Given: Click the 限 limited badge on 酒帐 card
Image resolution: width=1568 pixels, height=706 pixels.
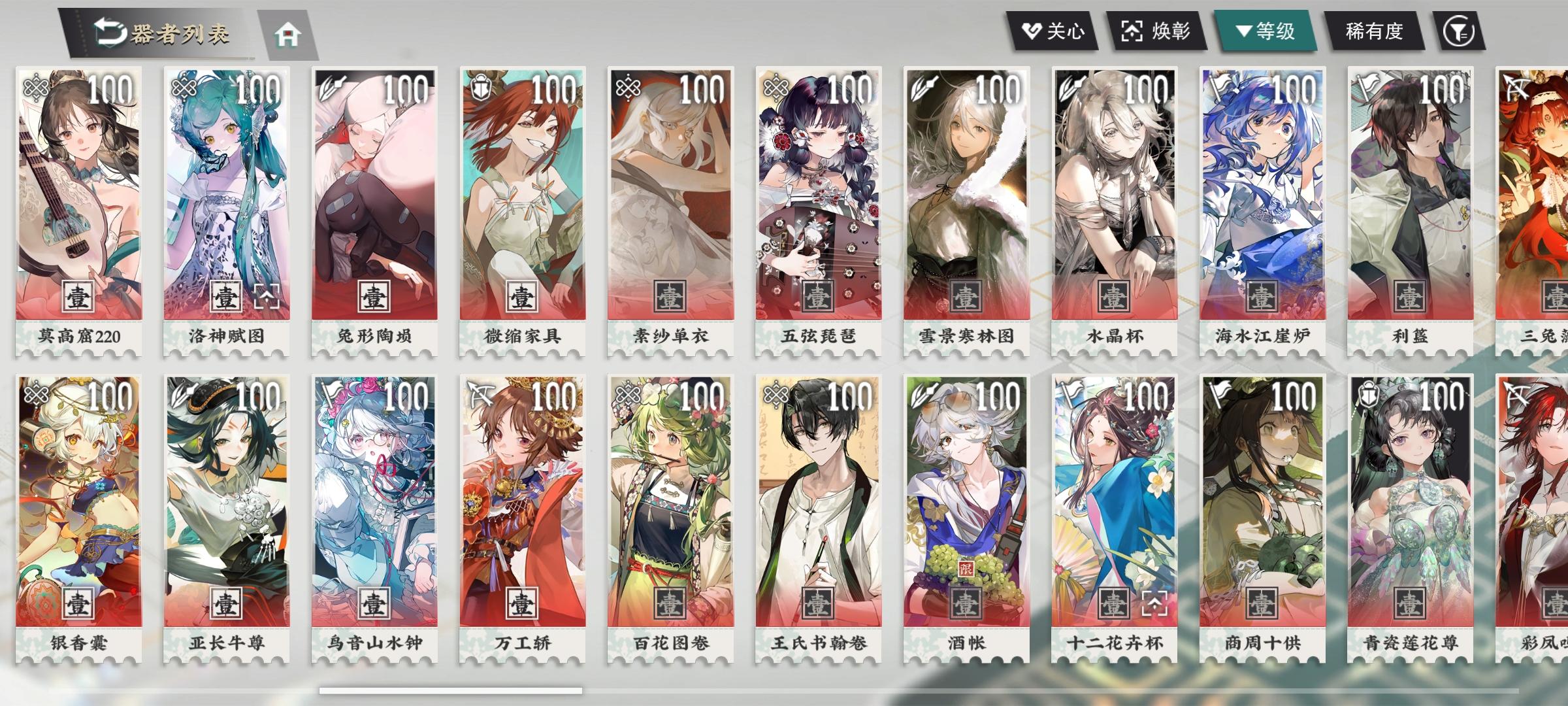Looking at the screenshot, I should [966, 569].
